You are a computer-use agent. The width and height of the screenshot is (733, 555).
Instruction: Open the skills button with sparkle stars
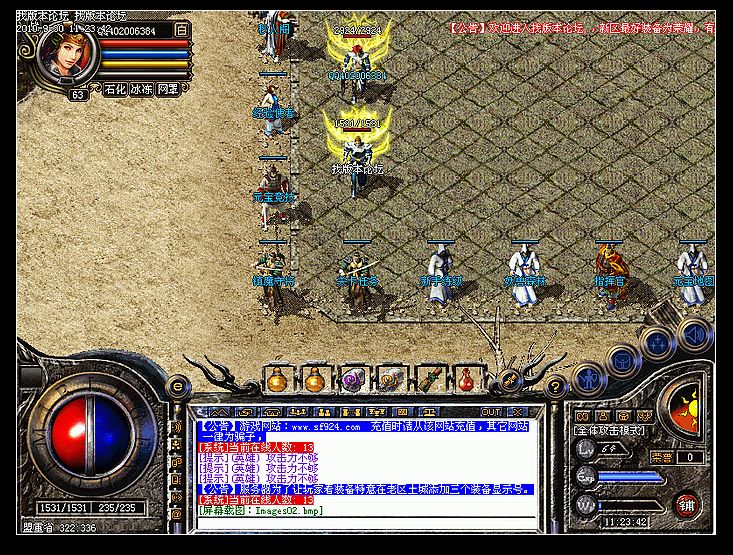click(x=657, y=343)
